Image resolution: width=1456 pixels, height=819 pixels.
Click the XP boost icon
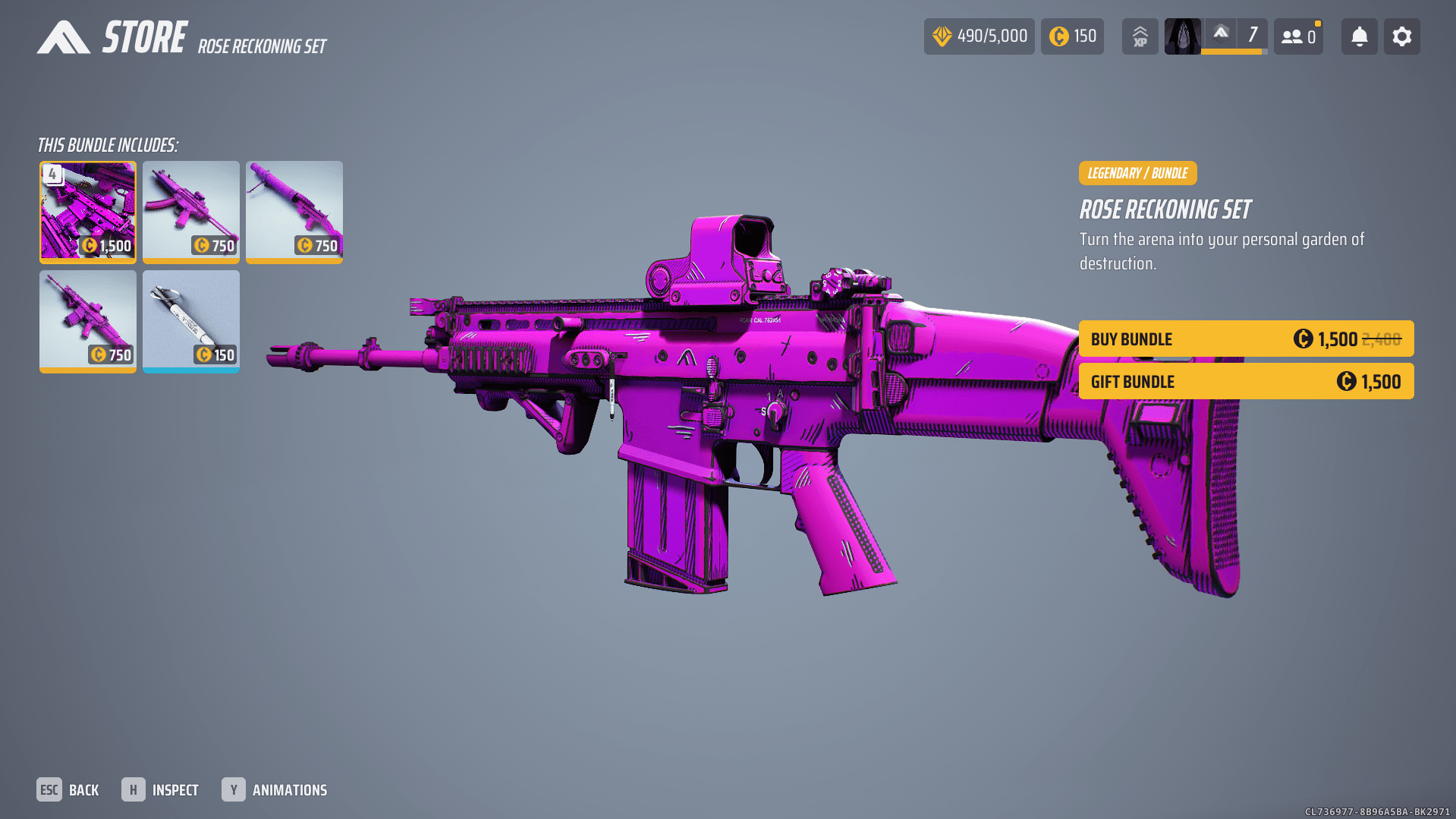click(x=1140, y=36)
